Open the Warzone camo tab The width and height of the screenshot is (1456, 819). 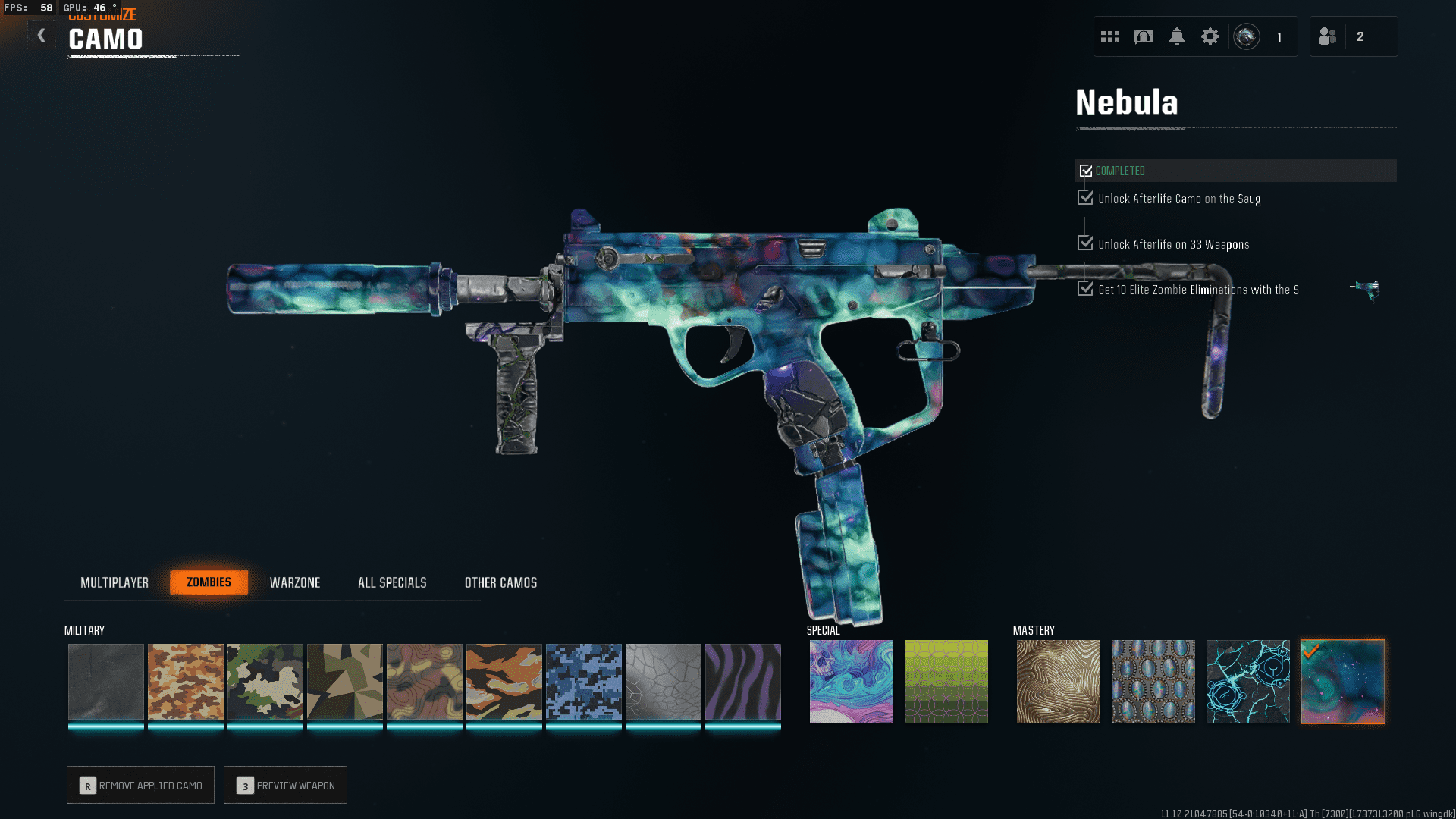point(295,582)
